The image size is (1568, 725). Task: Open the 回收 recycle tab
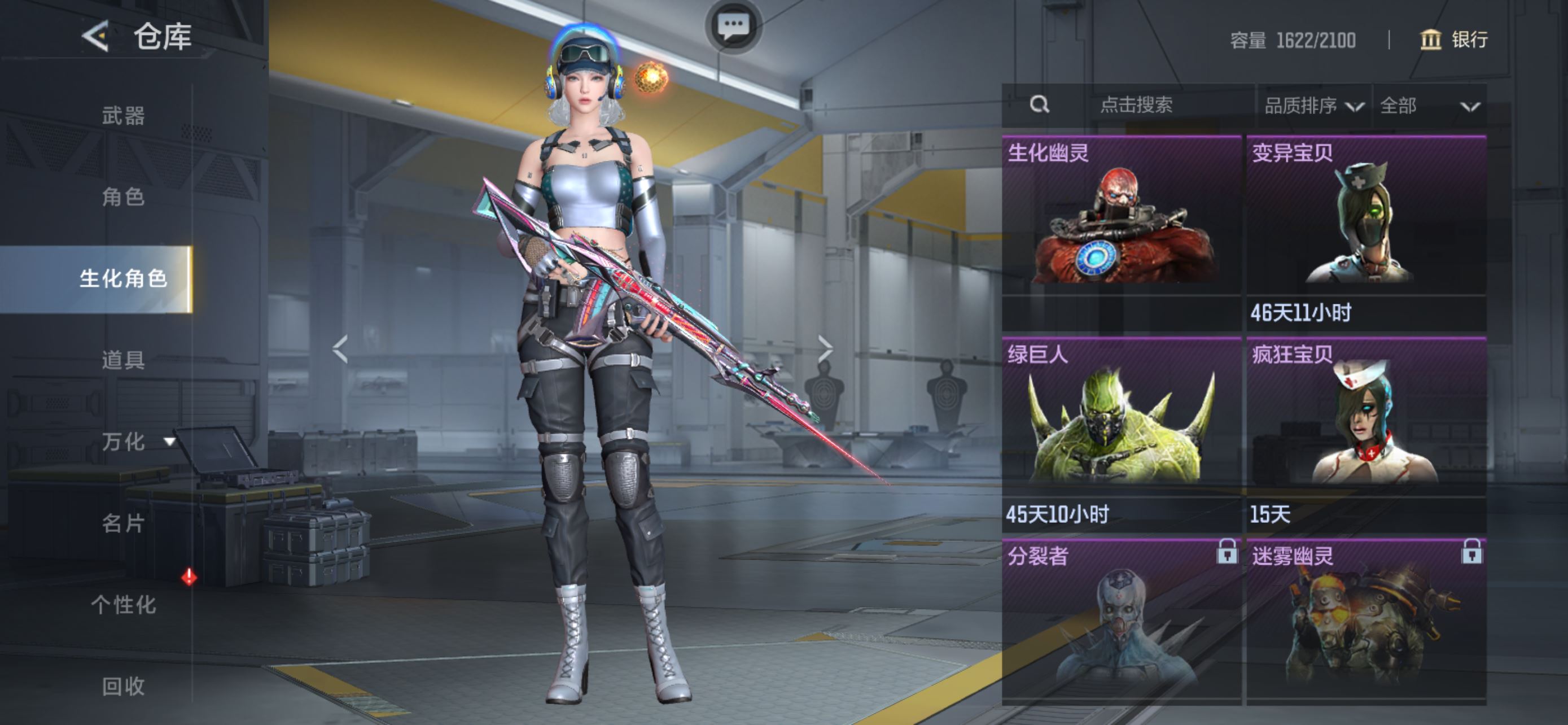coord(123,686)
